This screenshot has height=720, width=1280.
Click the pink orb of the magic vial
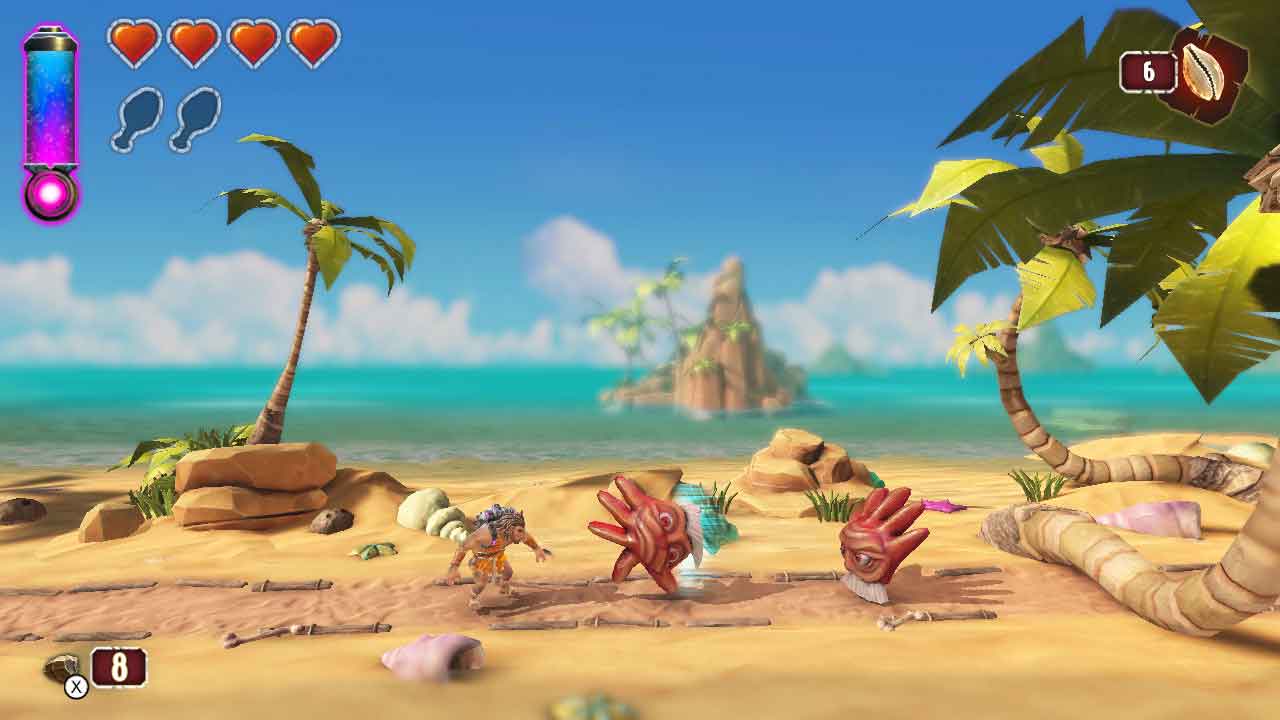click(50, 194)
